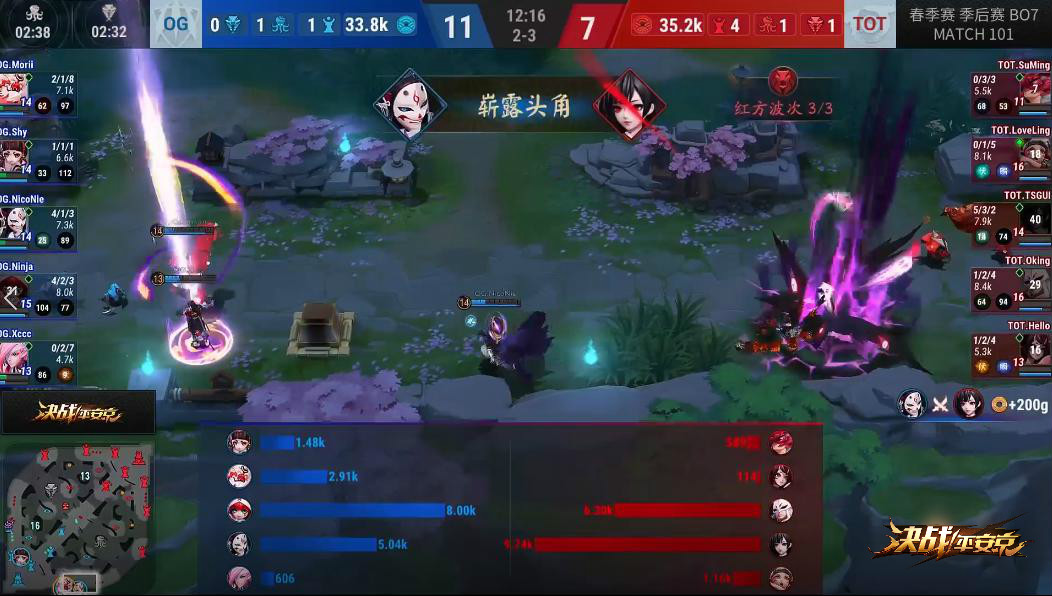Click the OG team logo
This screenshot has width=1052, height=596.
[175, 24]
